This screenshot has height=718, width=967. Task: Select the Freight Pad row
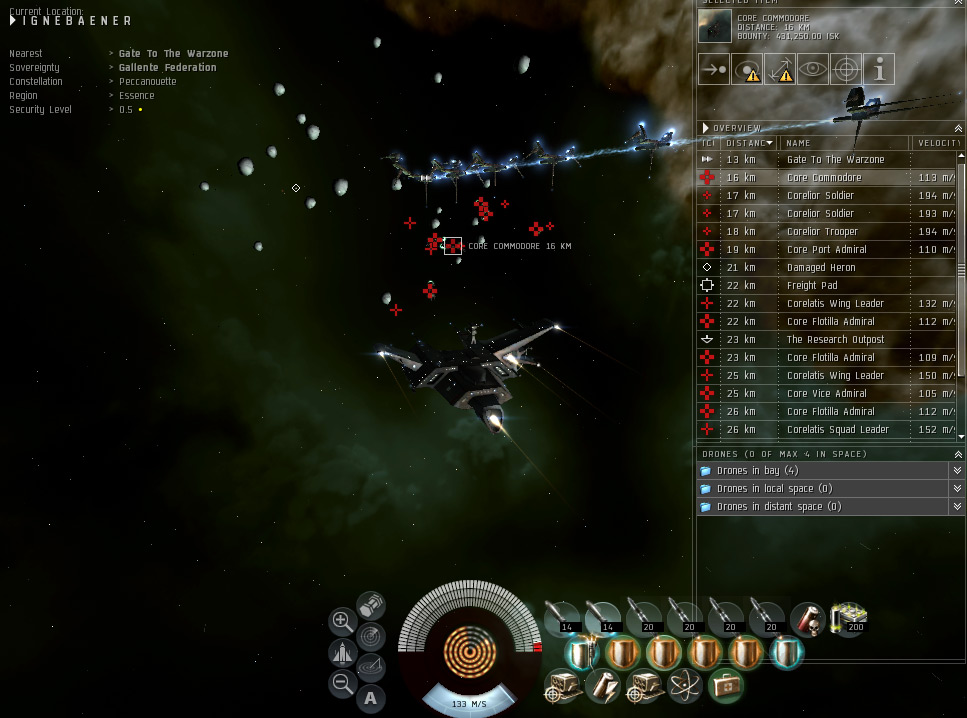pos(811,286)
